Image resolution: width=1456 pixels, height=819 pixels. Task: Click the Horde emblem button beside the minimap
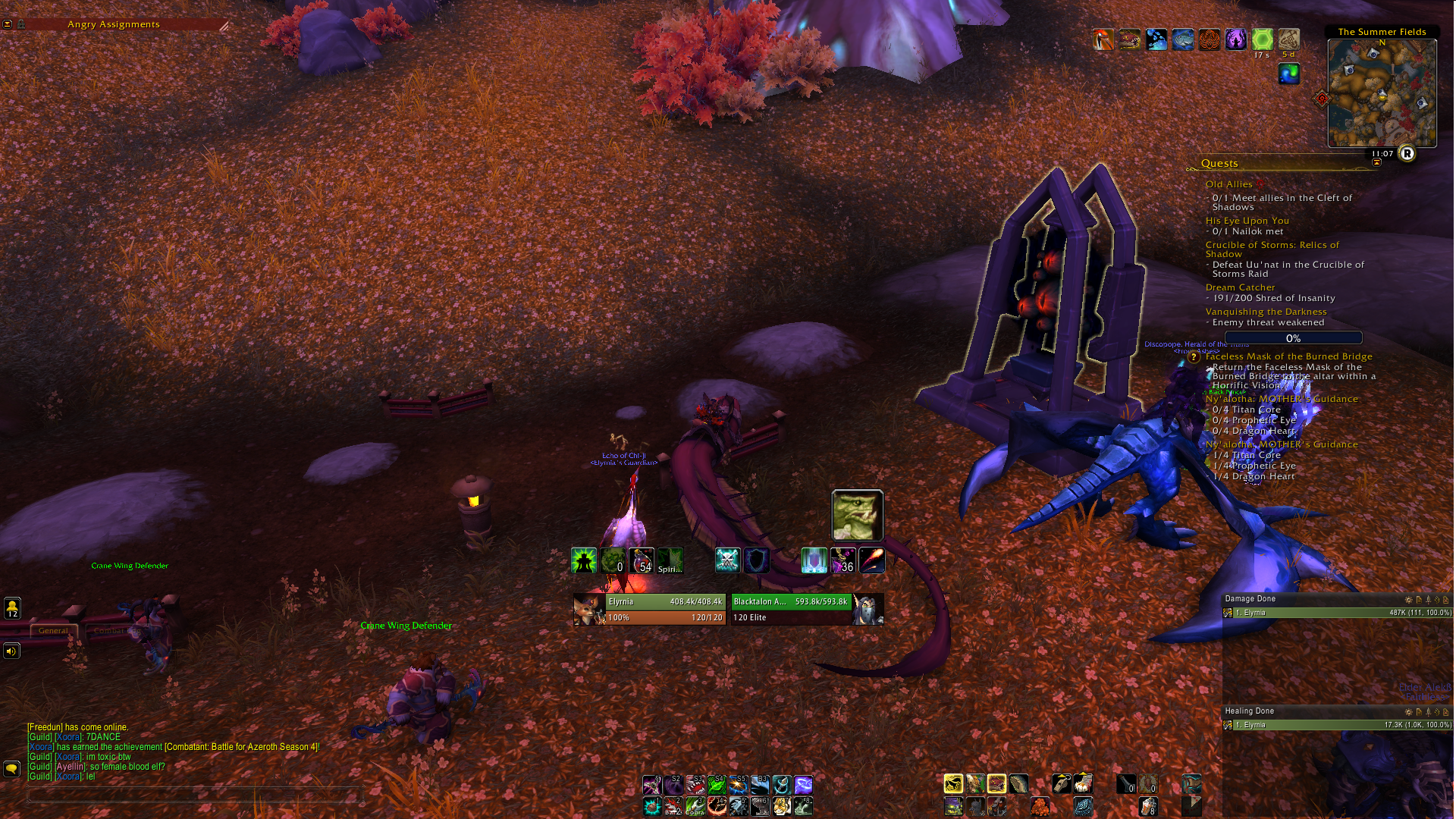(1323, 99)
